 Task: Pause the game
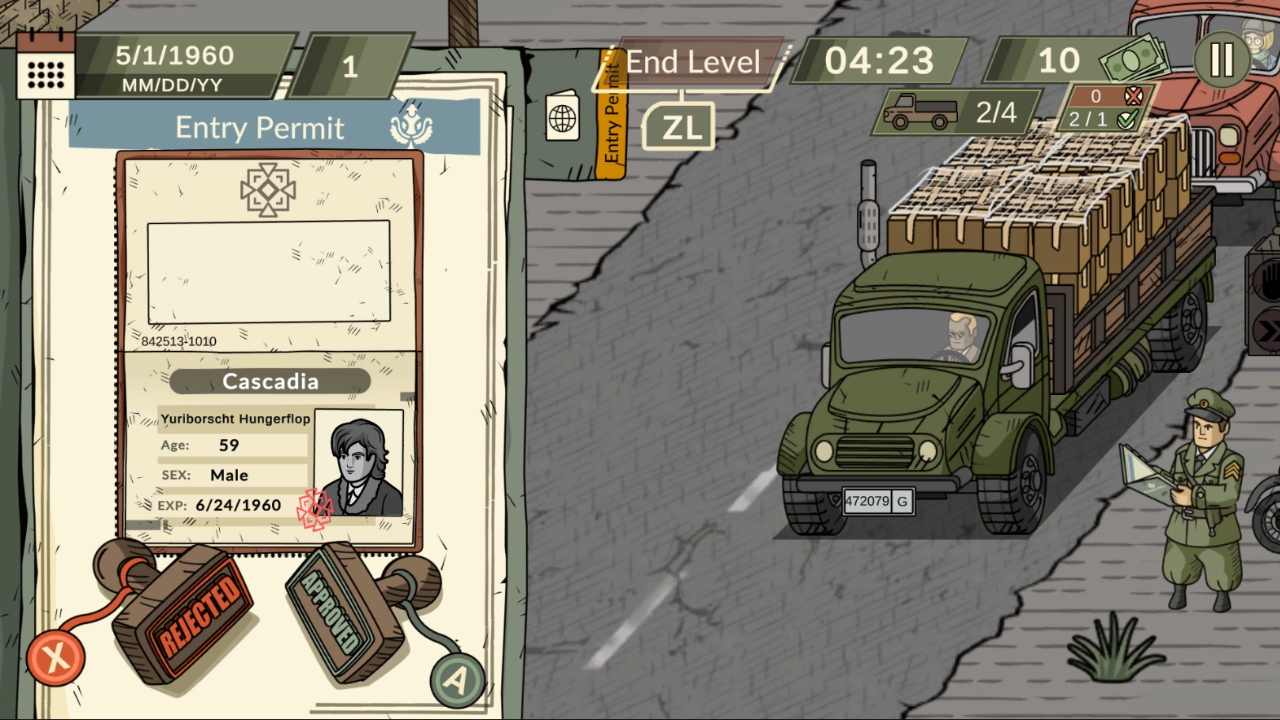pos(1220,60)
